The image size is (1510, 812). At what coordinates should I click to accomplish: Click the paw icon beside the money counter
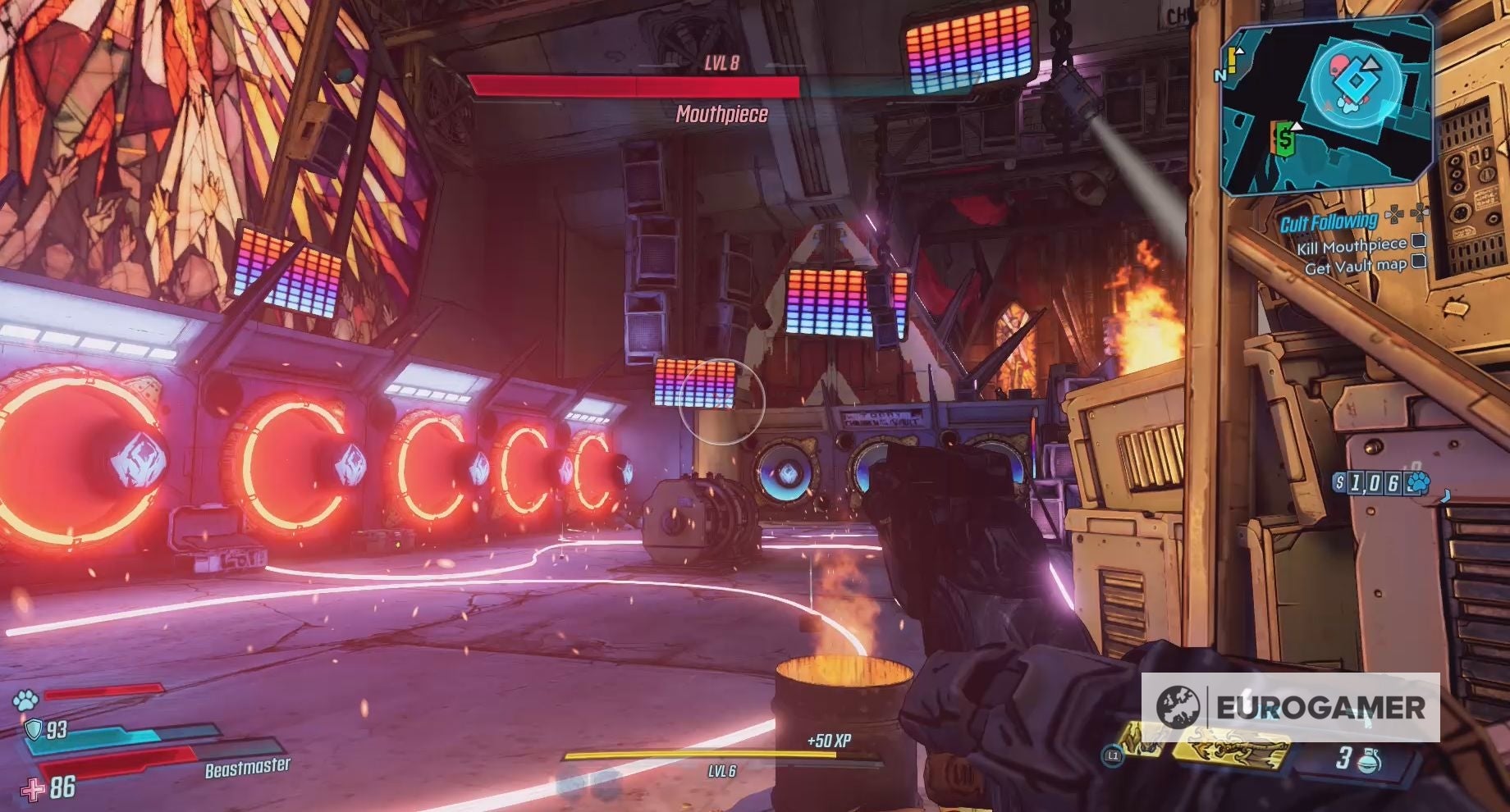[1419, 482]
